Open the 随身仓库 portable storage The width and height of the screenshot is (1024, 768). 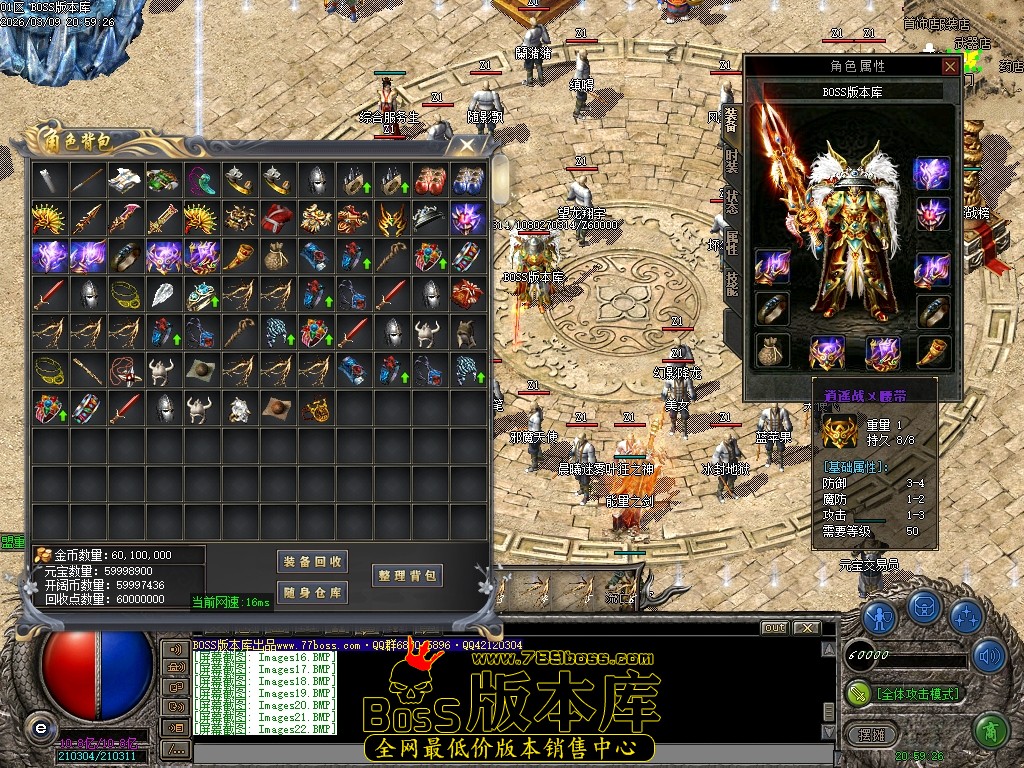[312, 593]
